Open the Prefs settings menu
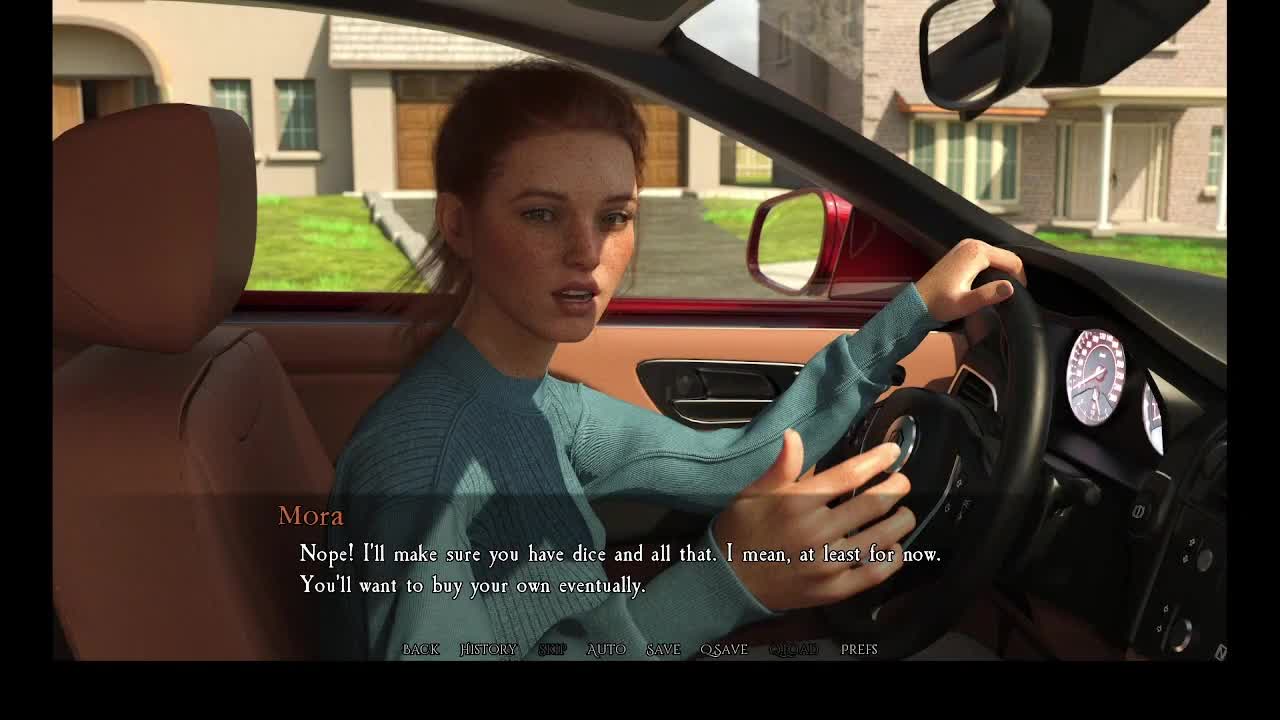Viewport: 1280px width, 720px height. tap(859, 649)
